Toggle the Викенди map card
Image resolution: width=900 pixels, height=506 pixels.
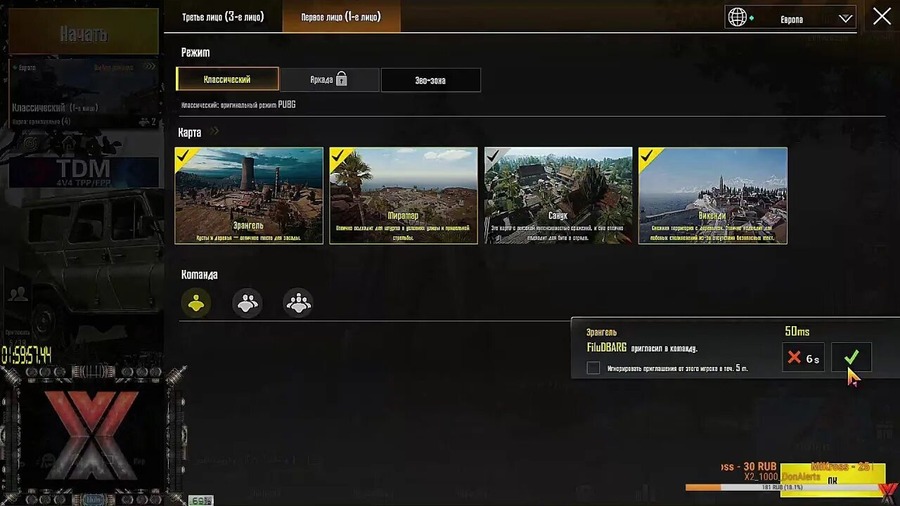(713, 196)
